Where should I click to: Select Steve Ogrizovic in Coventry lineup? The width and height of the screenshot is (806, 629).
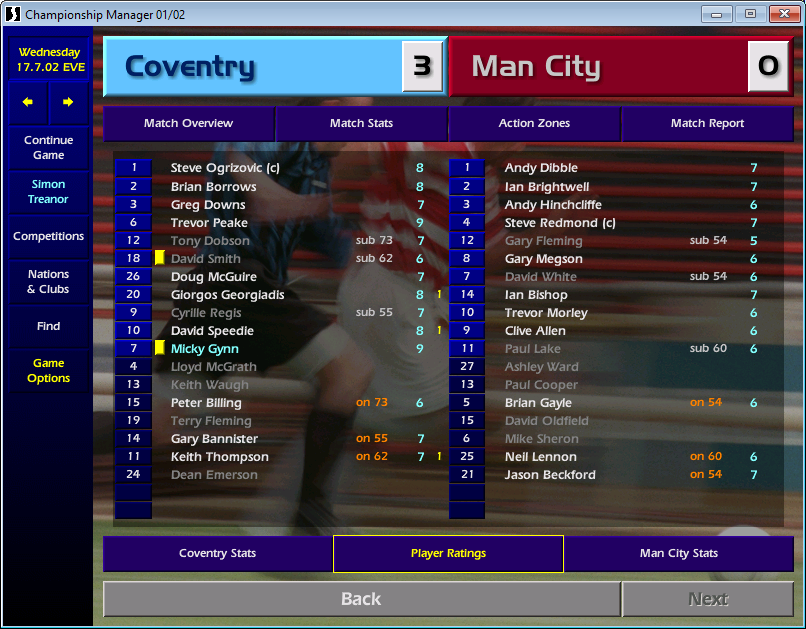[225, 168]
